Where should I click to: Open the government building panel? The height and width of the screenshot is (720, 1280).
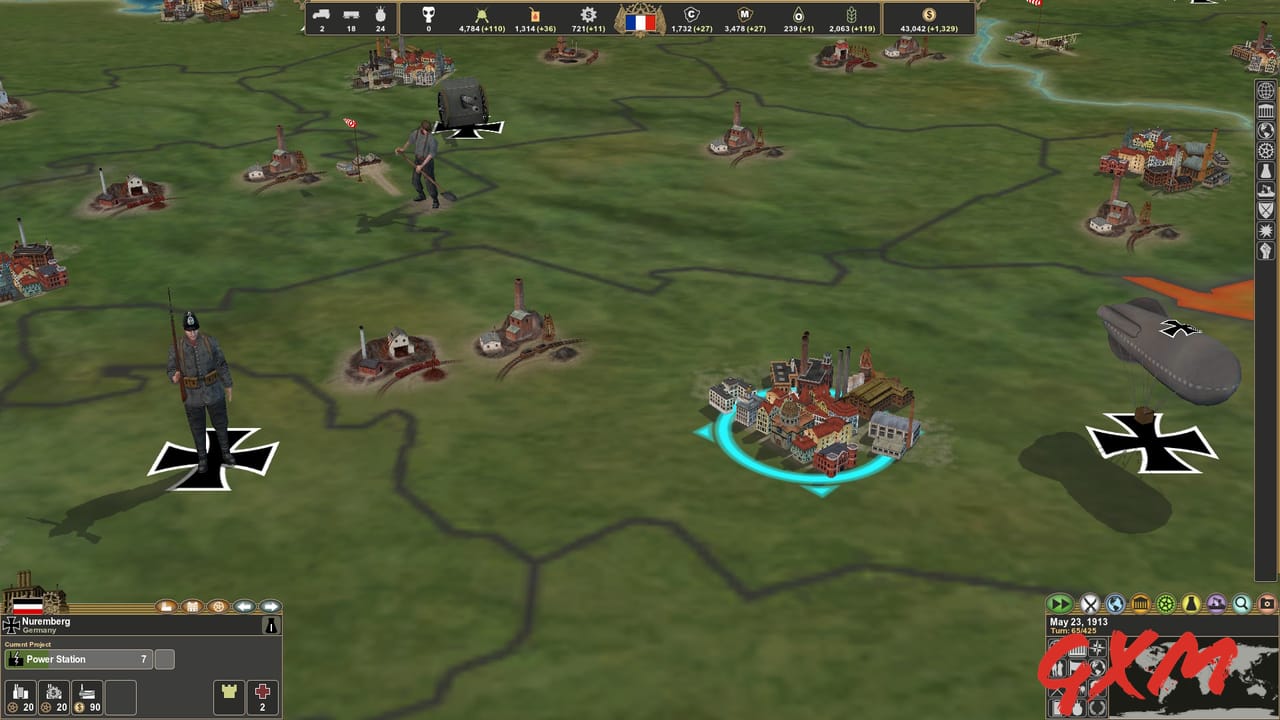[x=1141, y=603]
